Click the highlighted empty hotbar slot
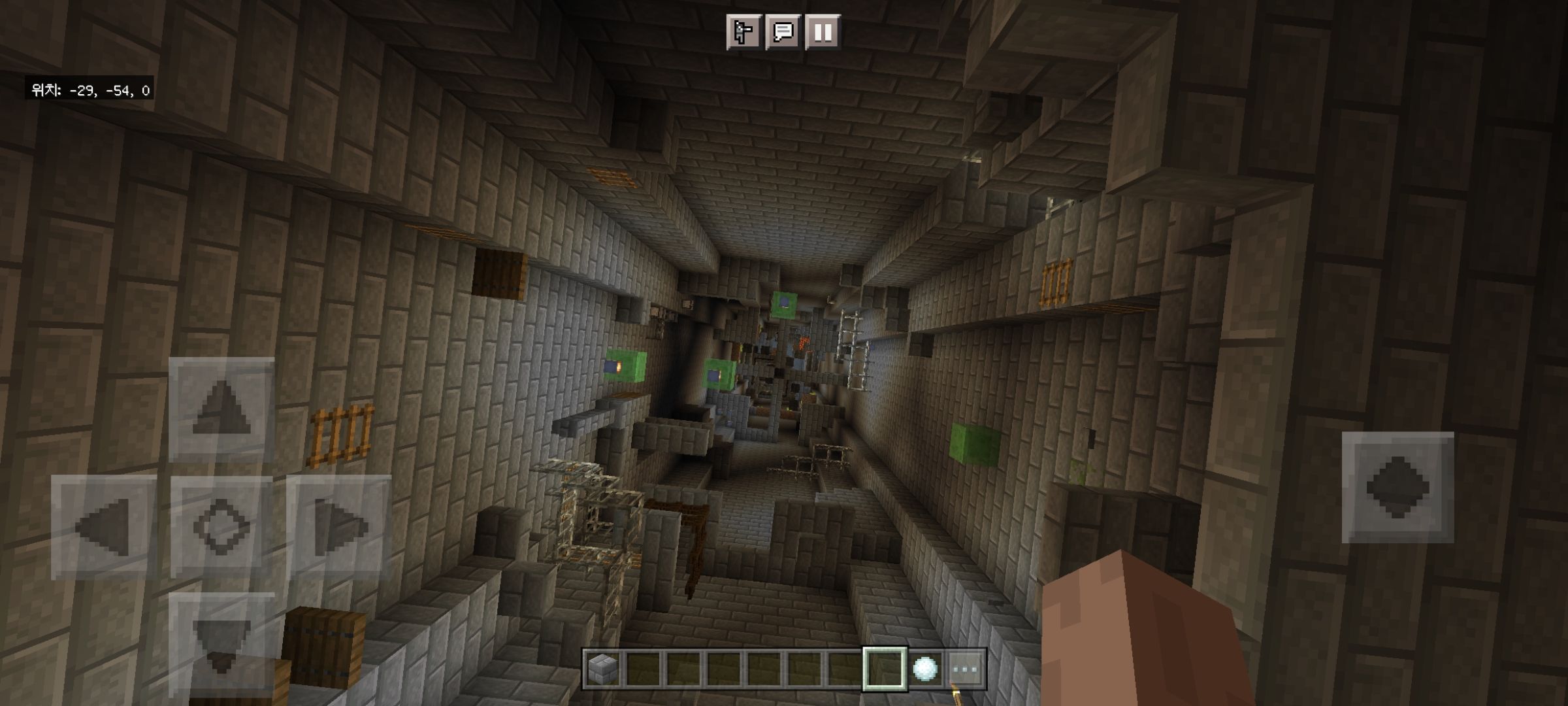1568x706 pixels. click(x=885, y=669)
